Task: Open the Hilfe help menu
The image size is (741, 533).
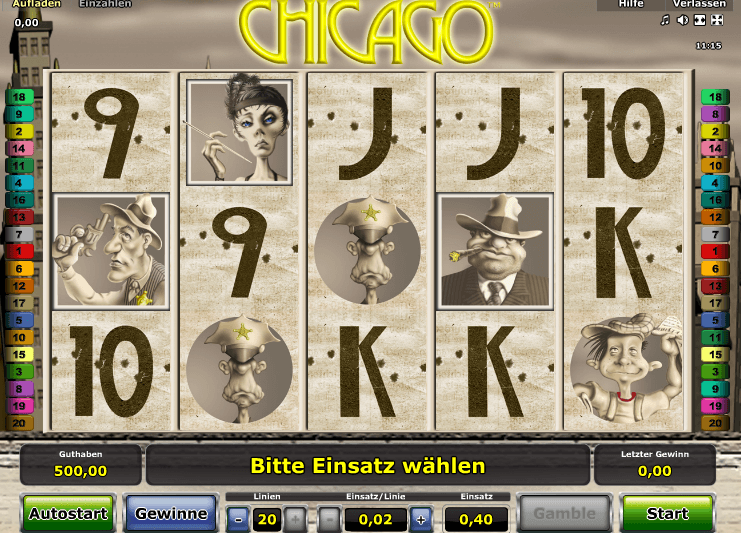Action: click(631, 4)
